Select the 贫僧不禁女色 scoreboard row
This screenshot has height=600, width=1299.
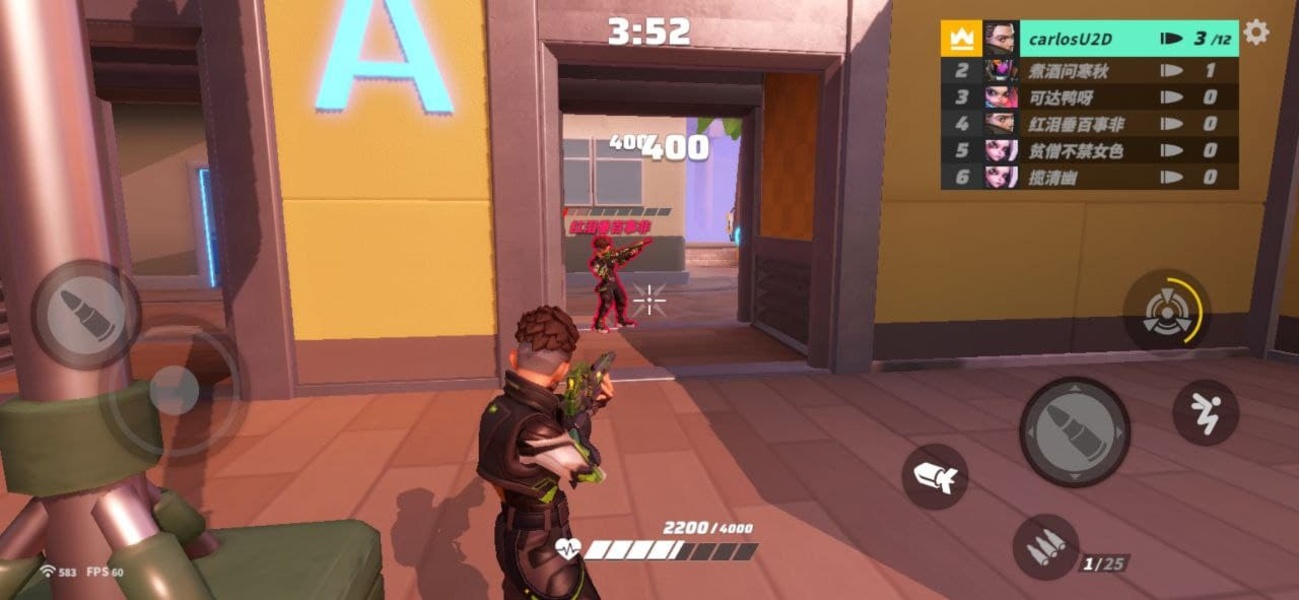[1089, 150]
